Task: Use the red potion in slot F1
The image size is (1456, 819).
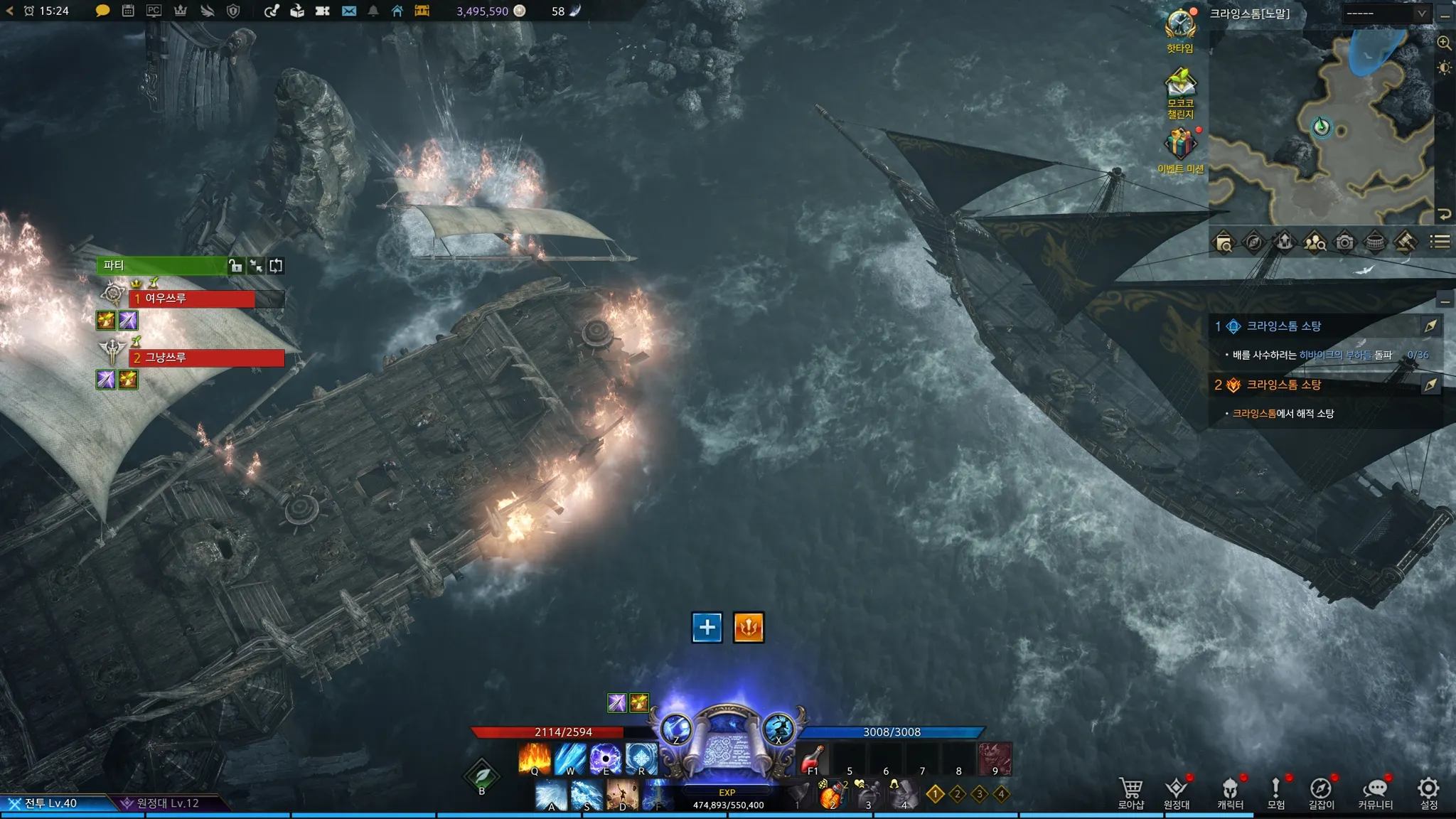Action: point(813,759)
